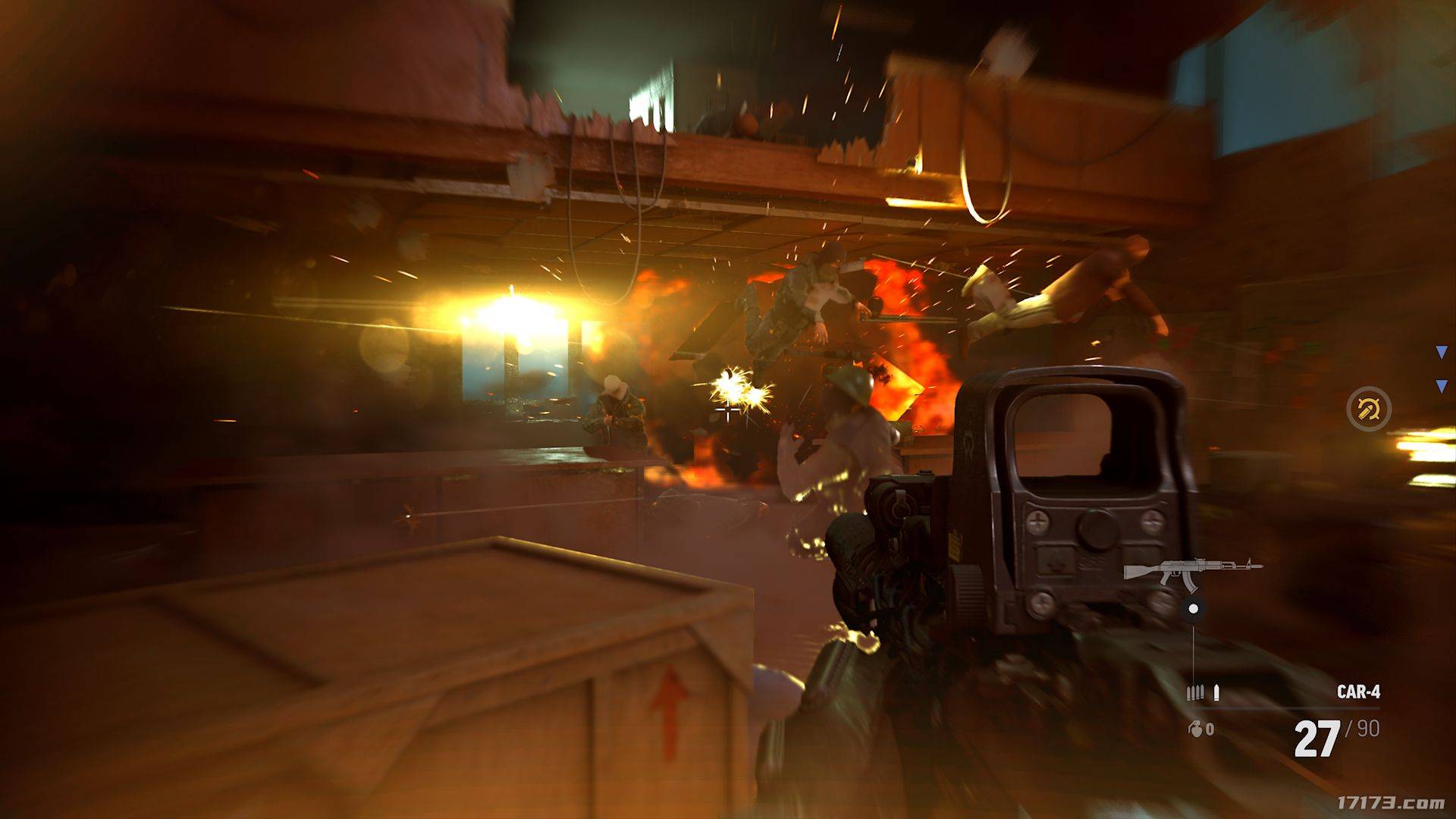Image resolution: width=1456 pixels, height=819 pixels.
Task: Toggle the fire mode bullets indicator
Action: click(1203, 692)
